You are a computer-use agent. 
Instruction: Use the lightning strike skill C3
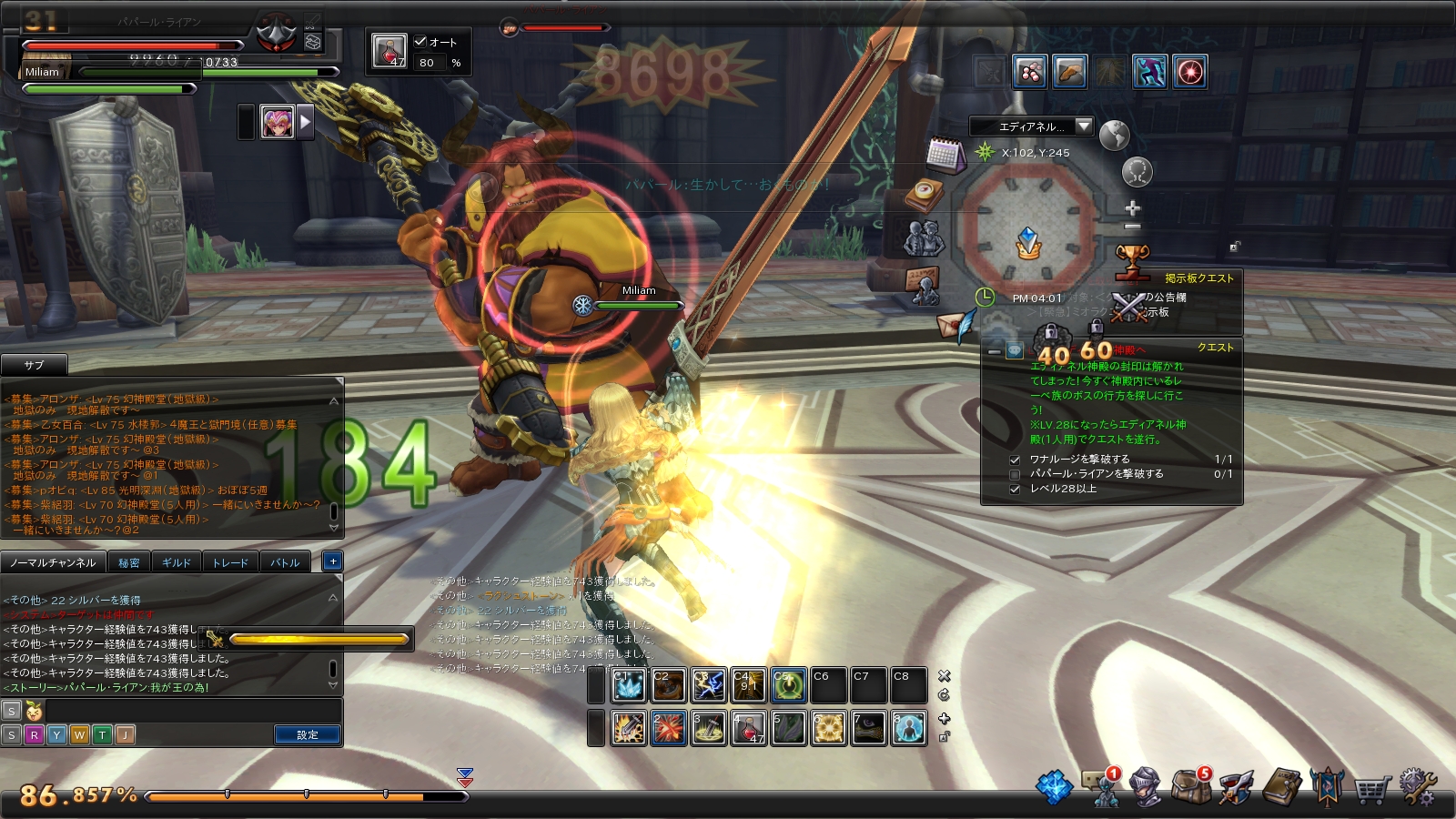pos(709,685)
